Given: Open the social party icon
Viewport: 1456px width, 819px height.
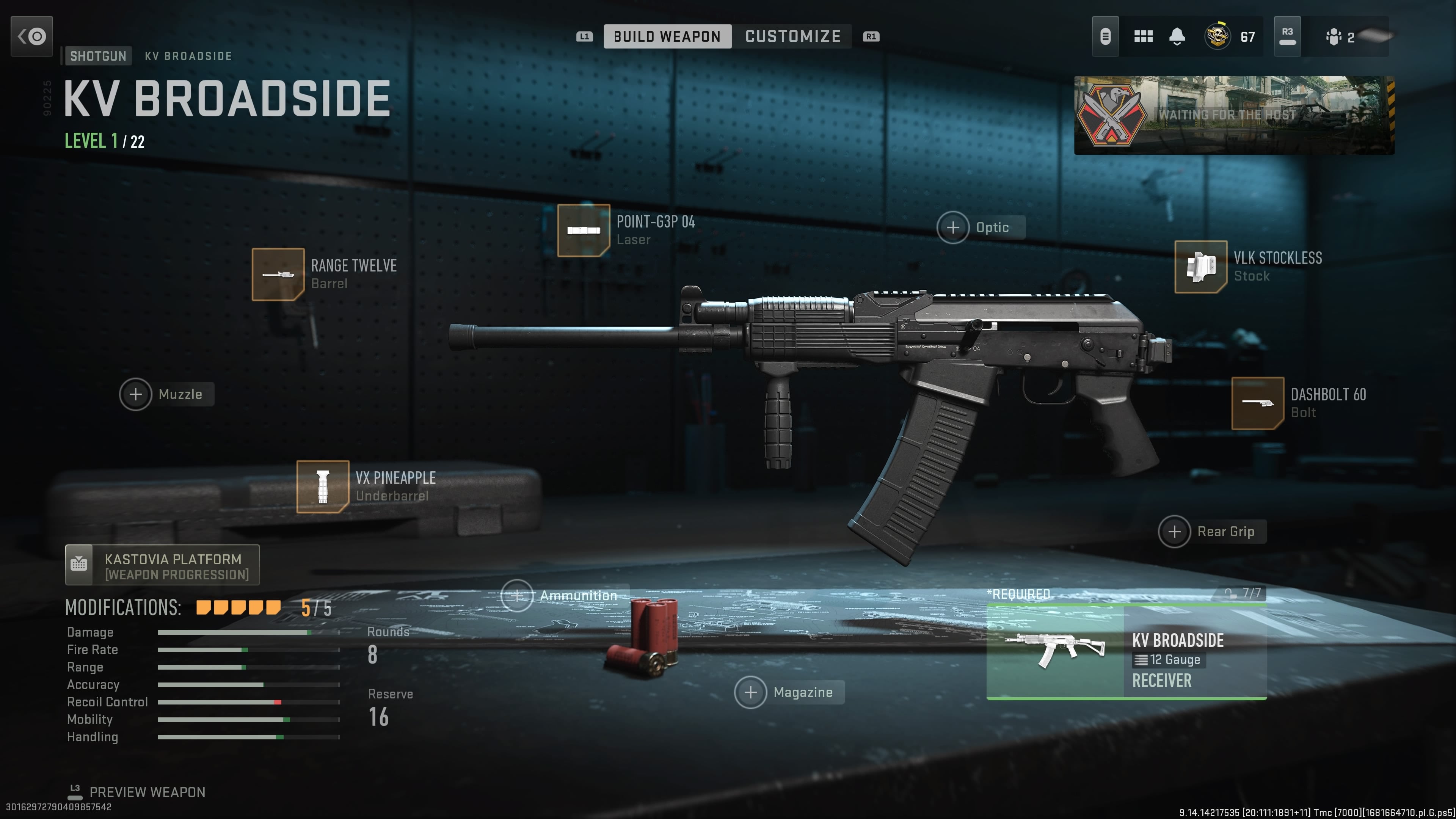Looking at the screenshot, I should [1334, 37].
